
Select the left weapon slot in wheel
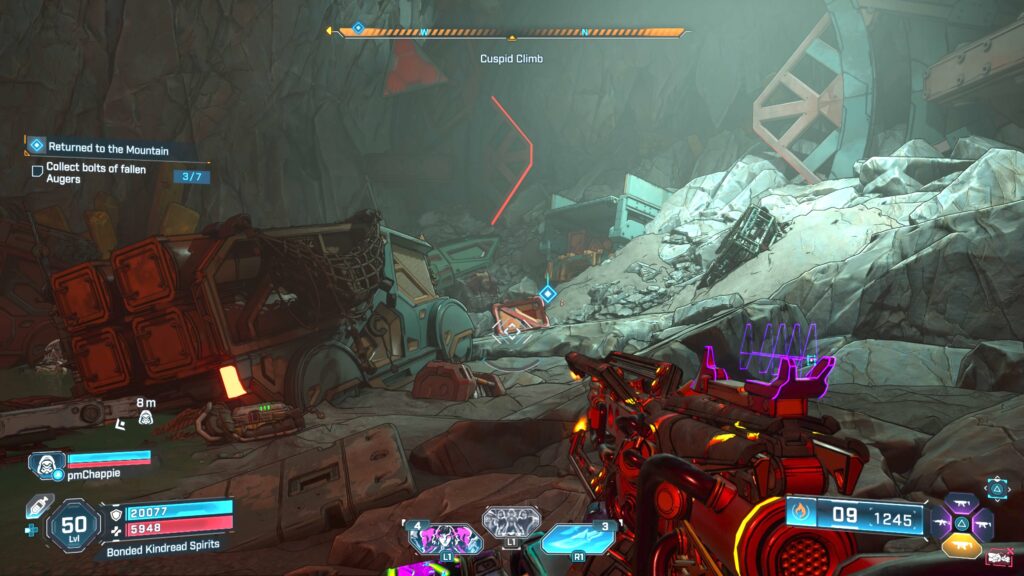(942, 524)
